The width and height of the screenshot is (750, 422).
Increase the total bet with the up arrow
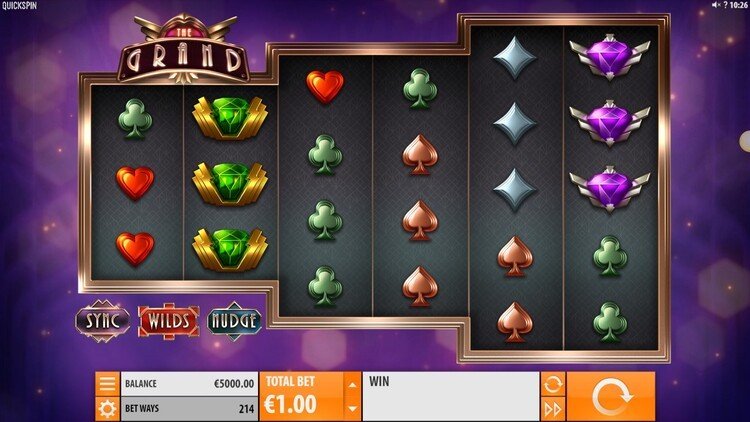tap(351, 383)
